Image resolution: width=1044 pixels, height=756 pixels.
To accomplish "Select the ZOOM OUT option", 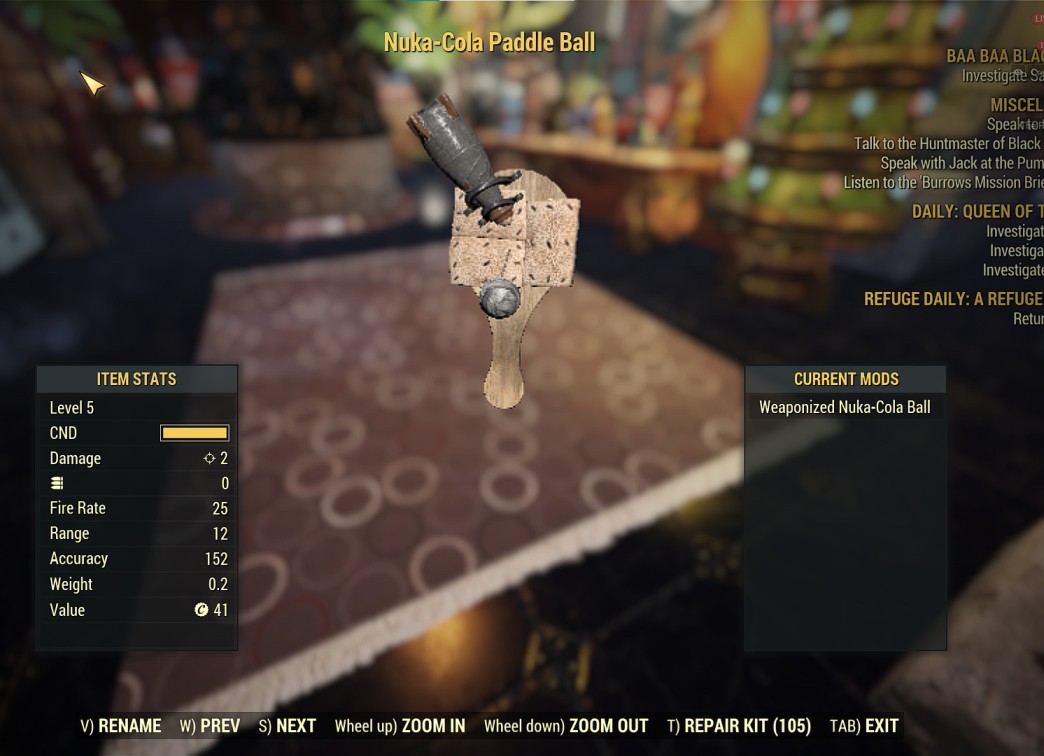I will 566,726.
